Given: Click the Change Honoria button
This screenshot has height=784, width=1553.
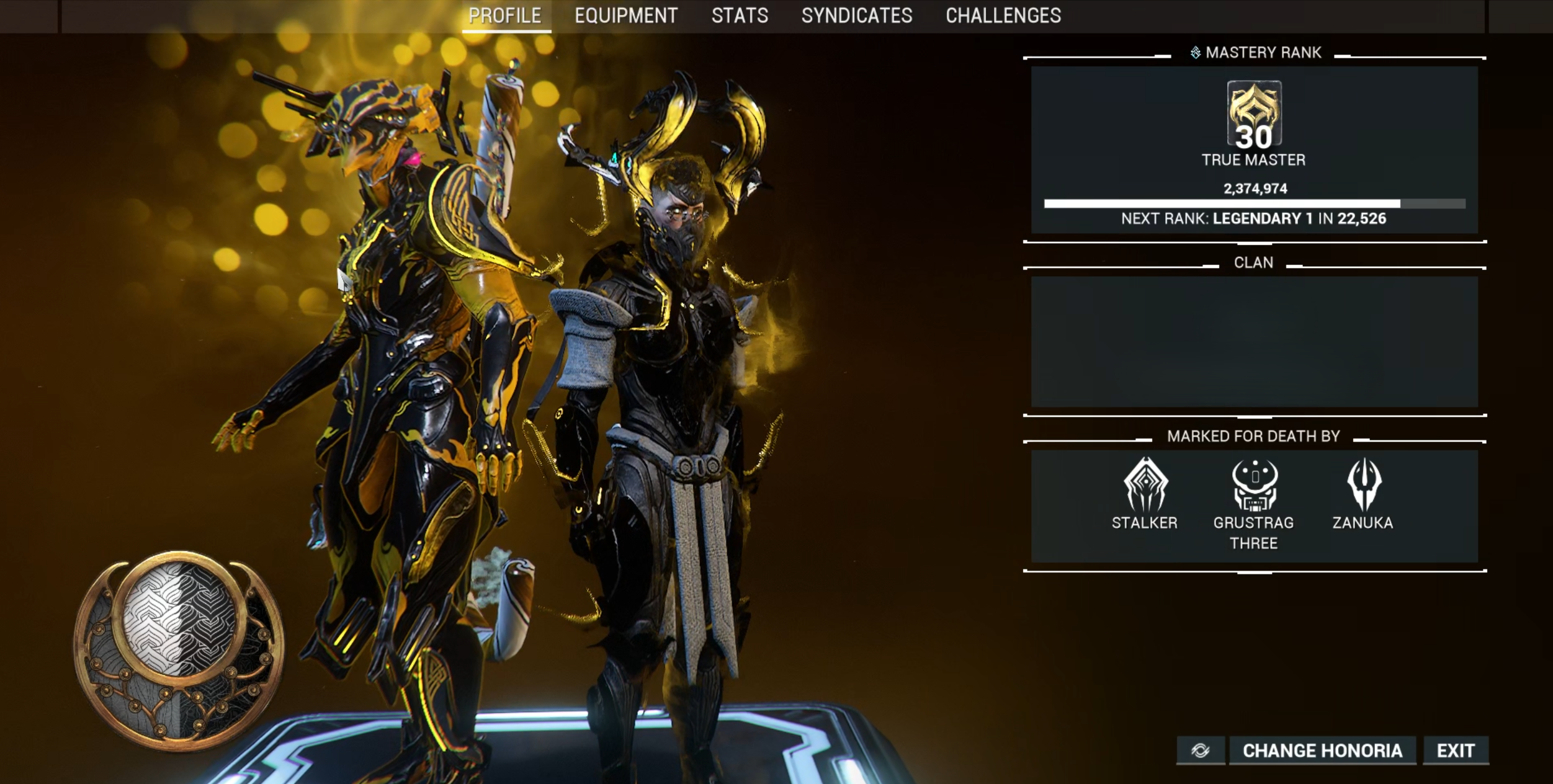Looking at the screenshot, I should (x=1322, y=751).
